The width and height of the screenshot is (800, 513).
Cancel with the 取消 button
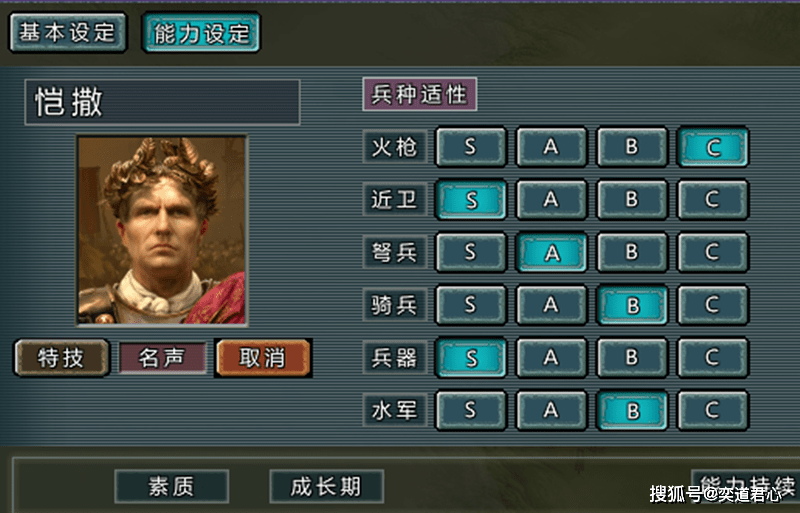coord(262,357)
